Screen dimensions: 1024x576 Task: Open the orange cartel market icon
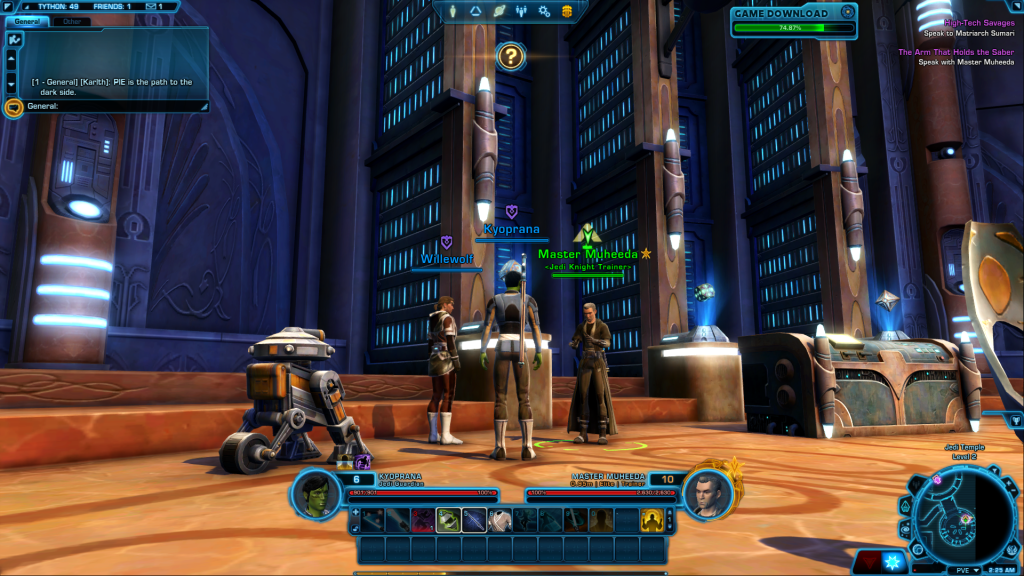click(568, 11)
